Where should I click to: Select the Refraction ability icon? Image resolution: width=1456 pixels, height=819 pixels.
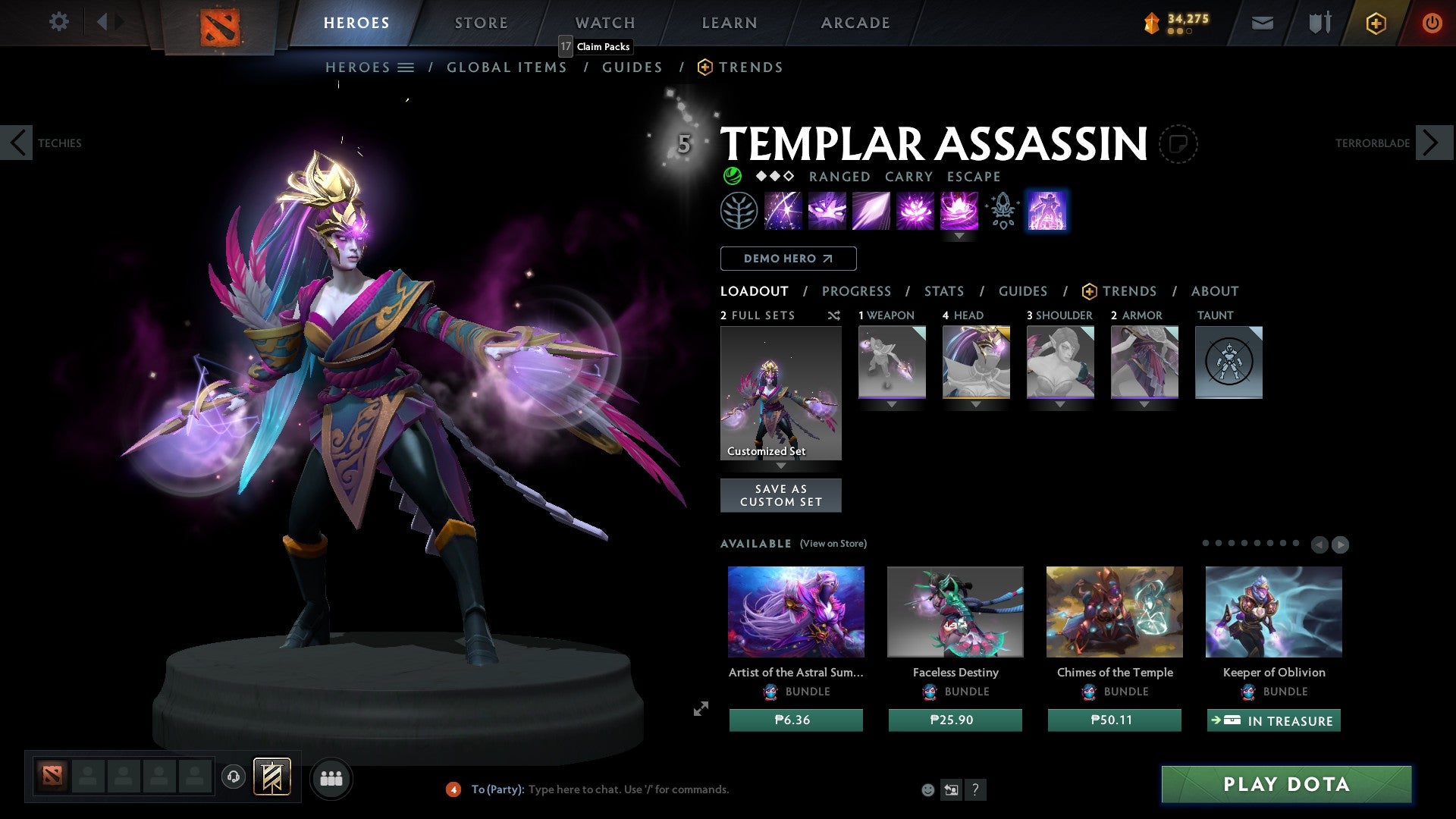tap(783, 210)
